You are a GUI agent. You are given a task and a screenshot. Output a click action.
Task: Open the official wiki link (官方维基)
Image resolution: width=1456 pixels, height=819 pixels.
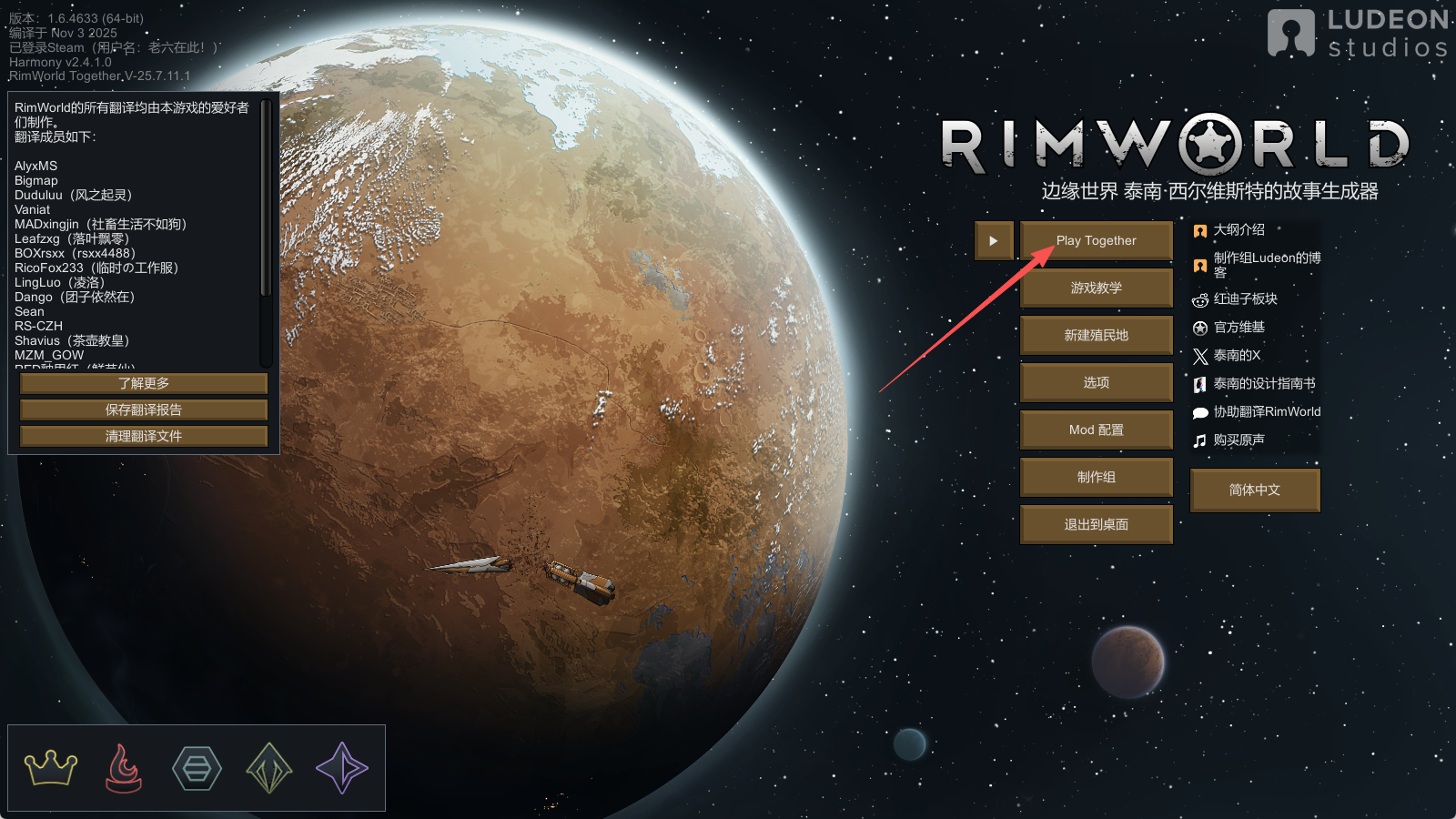pyautogui.click(x=1239, y=328)
